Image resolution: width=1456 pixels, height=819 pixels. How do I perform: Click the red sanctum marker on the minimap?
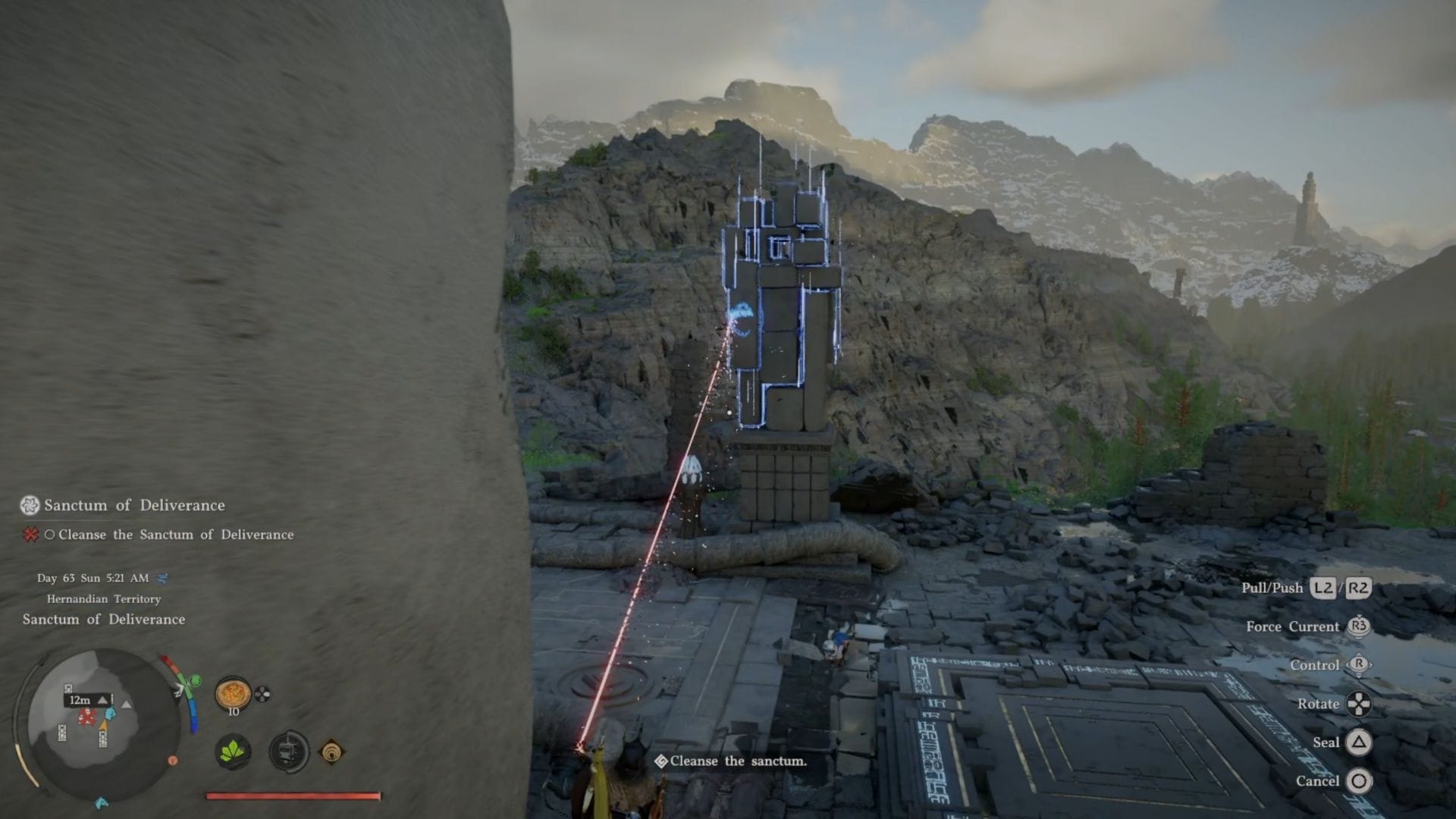point(87,717)
